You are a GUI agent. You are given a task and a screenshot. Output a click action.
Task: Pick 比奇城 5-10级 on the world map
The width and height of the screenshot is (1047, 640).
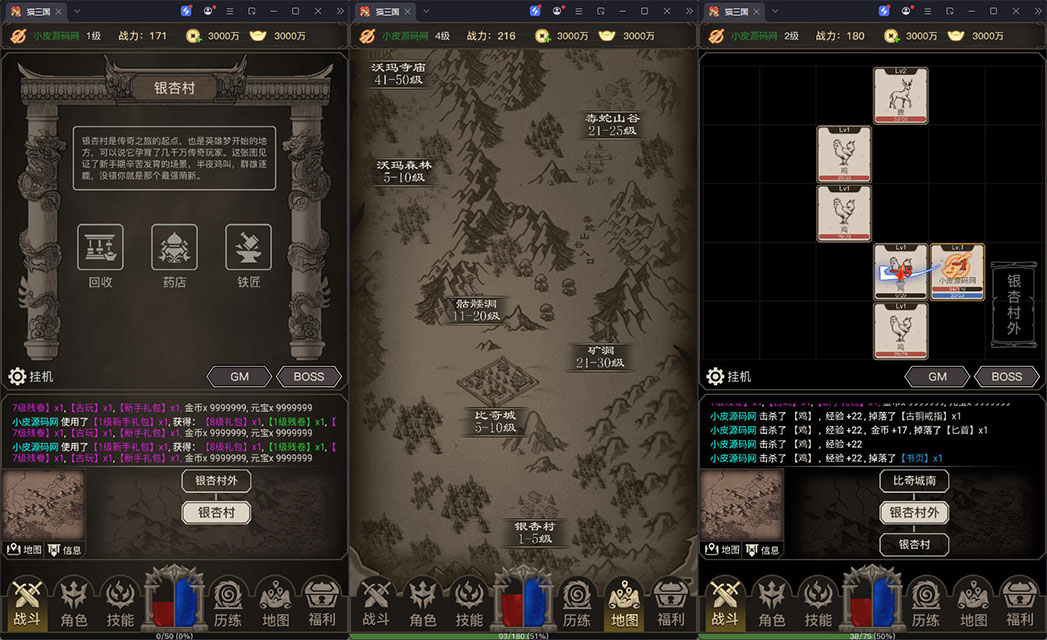(x=495, y=421)
